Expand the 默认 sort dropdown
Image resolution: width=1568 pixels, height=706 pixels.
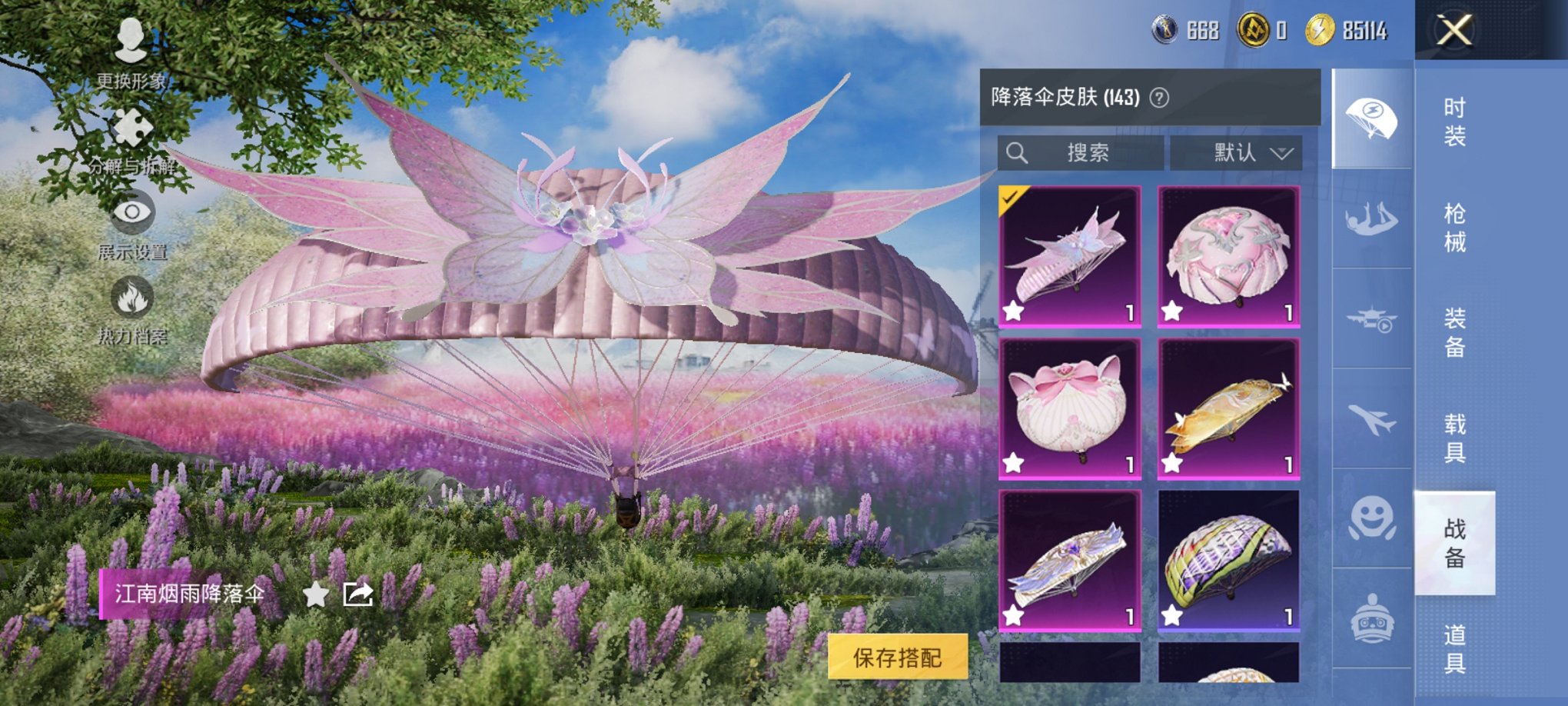pyautogui.click(x=1236, y=152)
